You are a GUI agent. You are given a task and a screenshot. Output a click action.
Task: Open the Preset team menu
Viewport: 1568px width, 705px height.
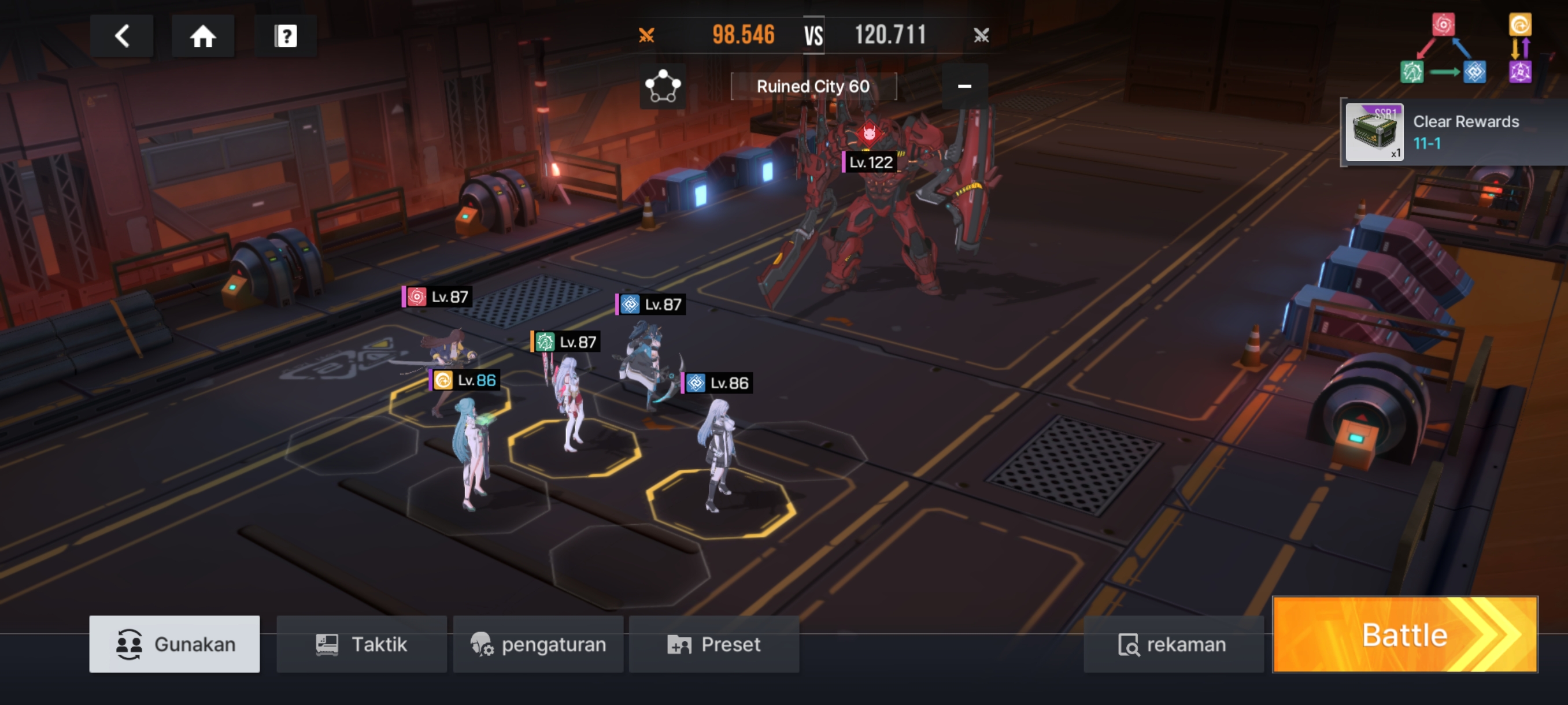714,644
